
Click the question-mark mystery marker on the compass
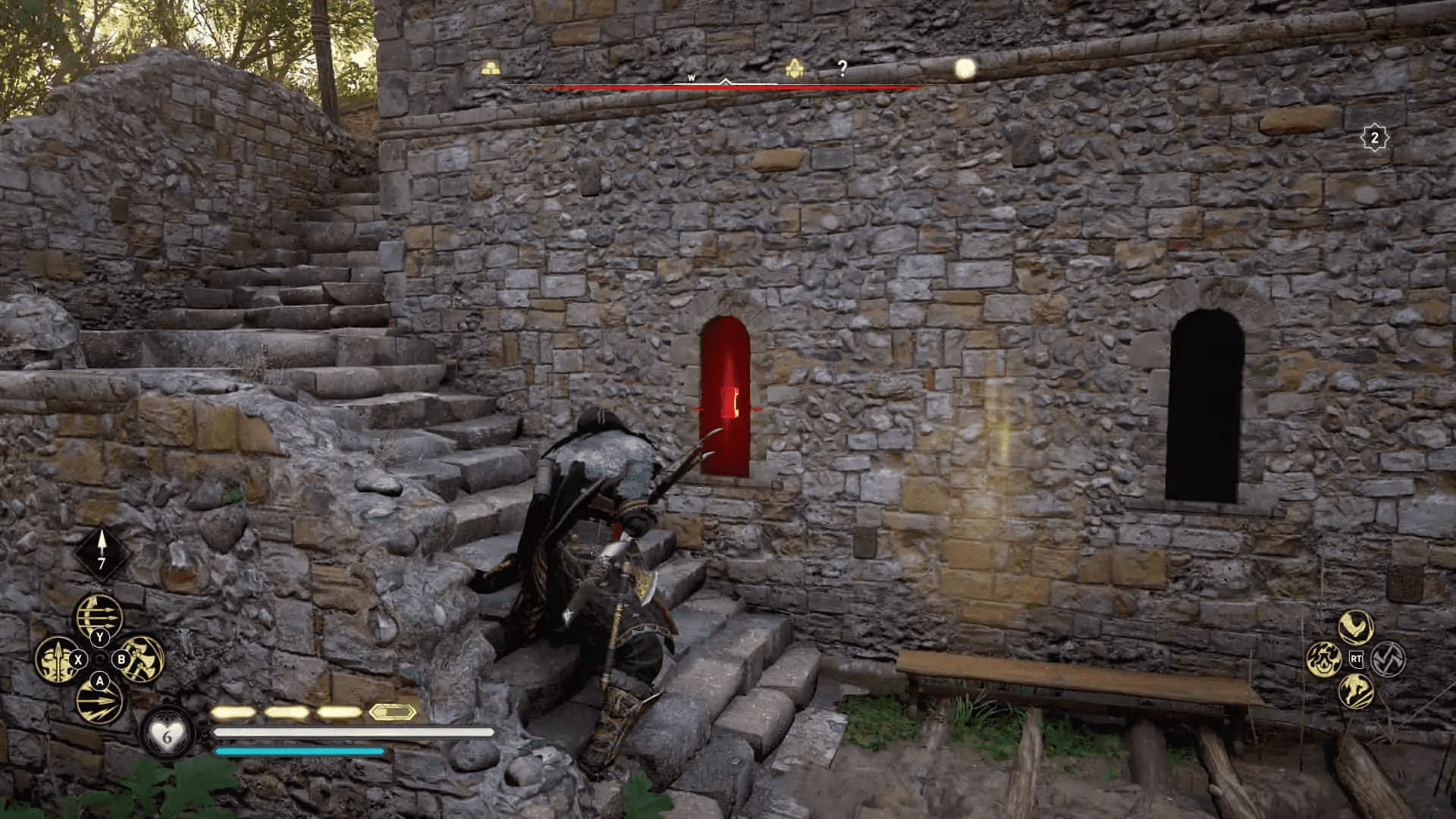(x=842, y=66)
